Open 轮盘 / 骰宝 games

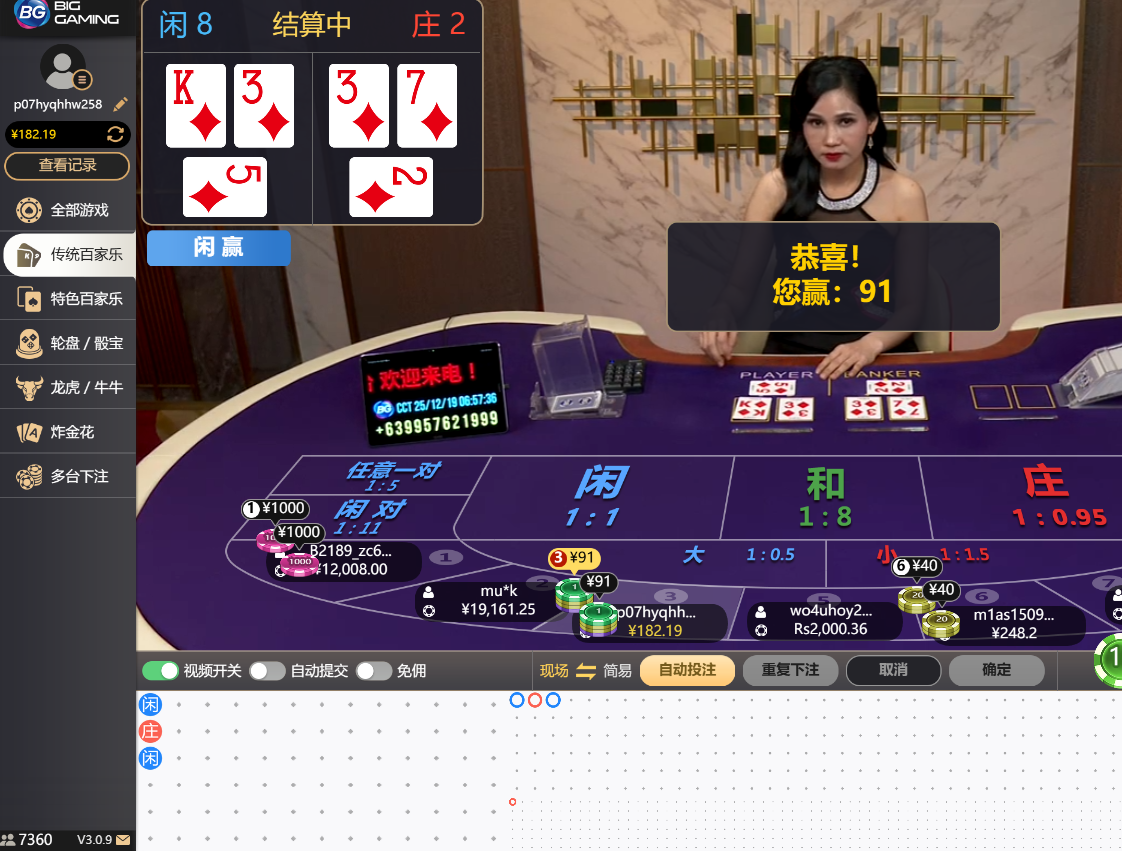(68, 343)
